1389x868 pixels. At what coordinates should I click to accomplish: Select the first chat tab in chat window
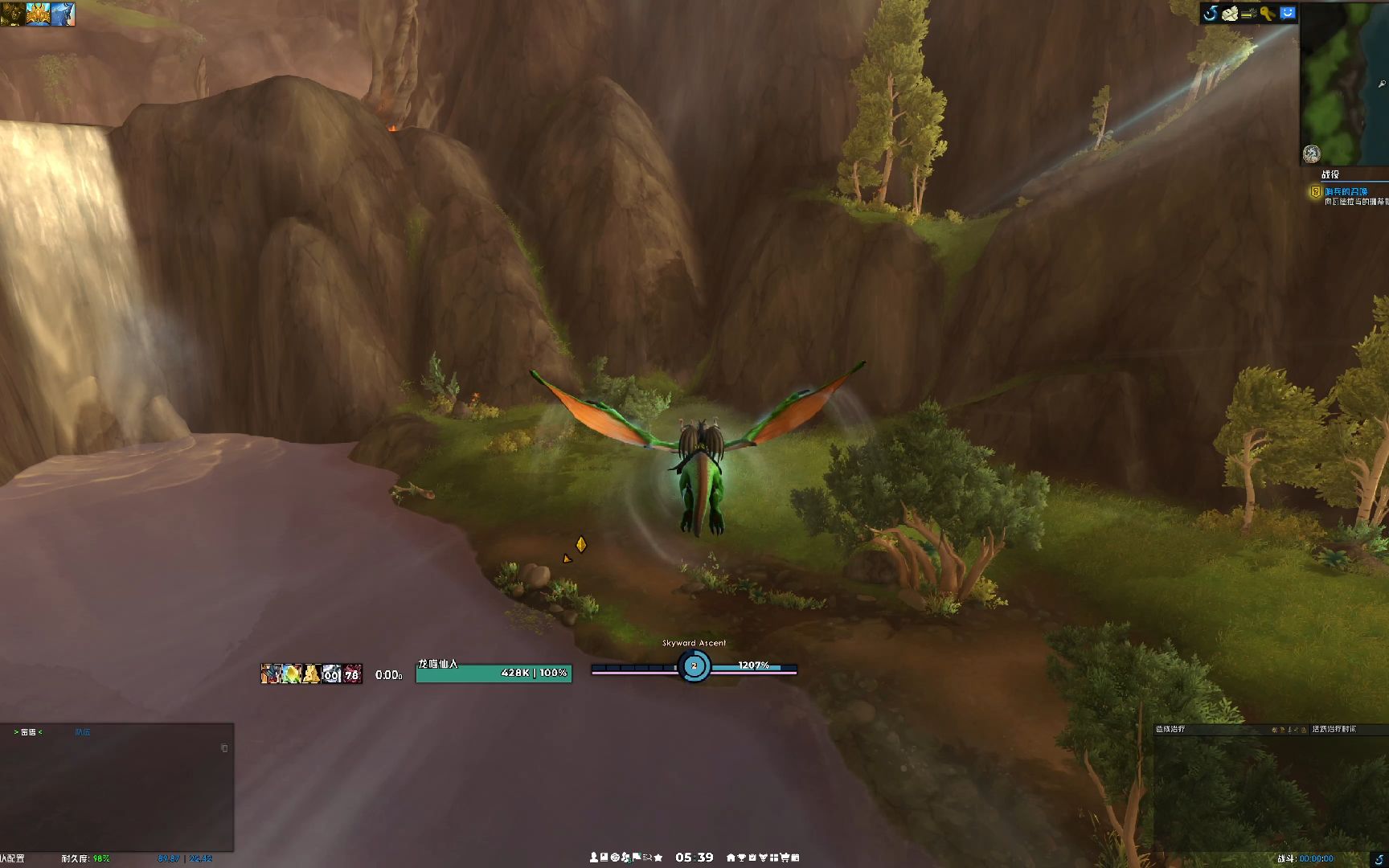click(x=28, y=732)
